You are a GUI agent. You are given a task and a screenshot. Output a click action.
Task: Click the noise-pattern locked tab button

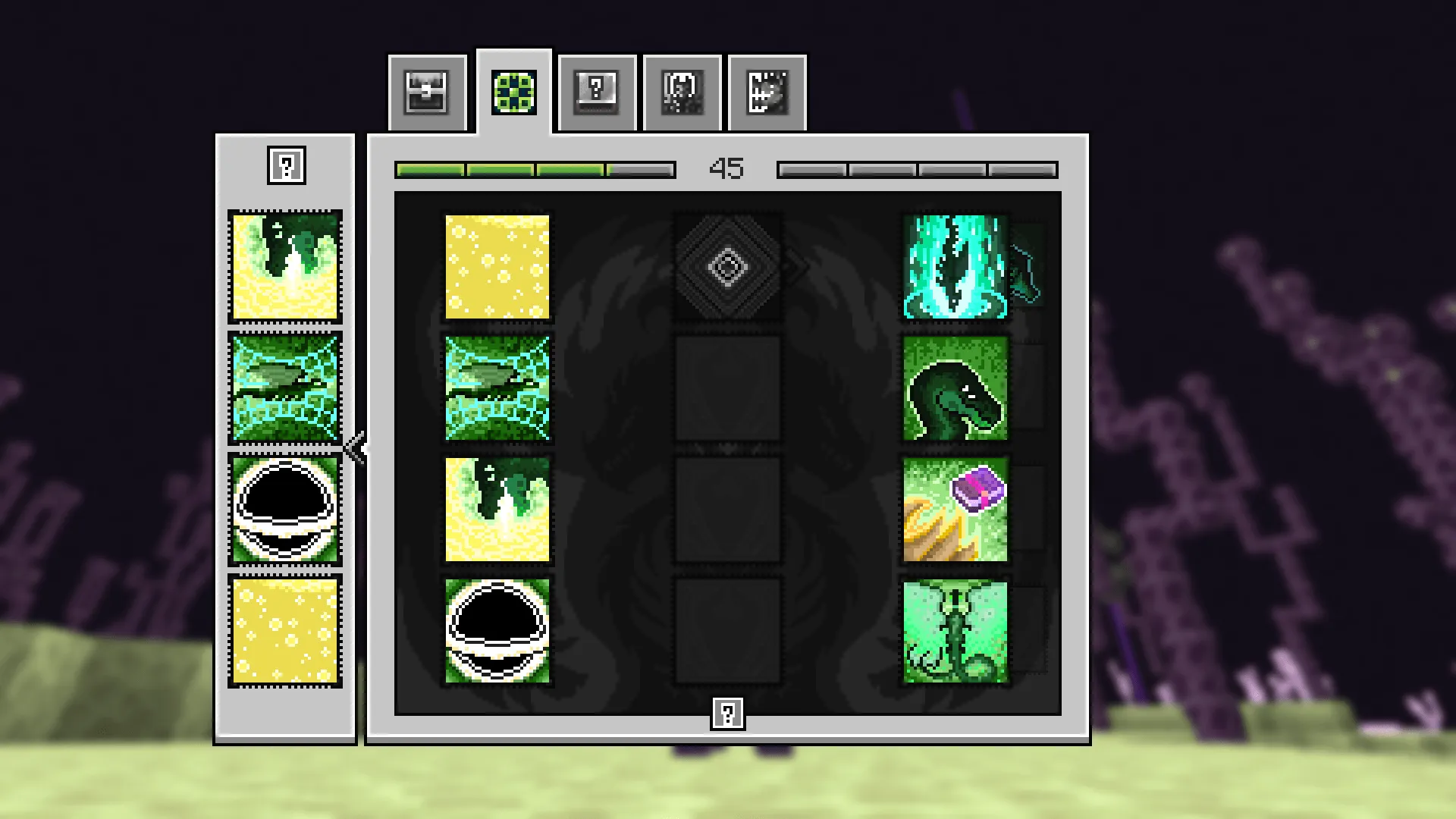point(767,91)
